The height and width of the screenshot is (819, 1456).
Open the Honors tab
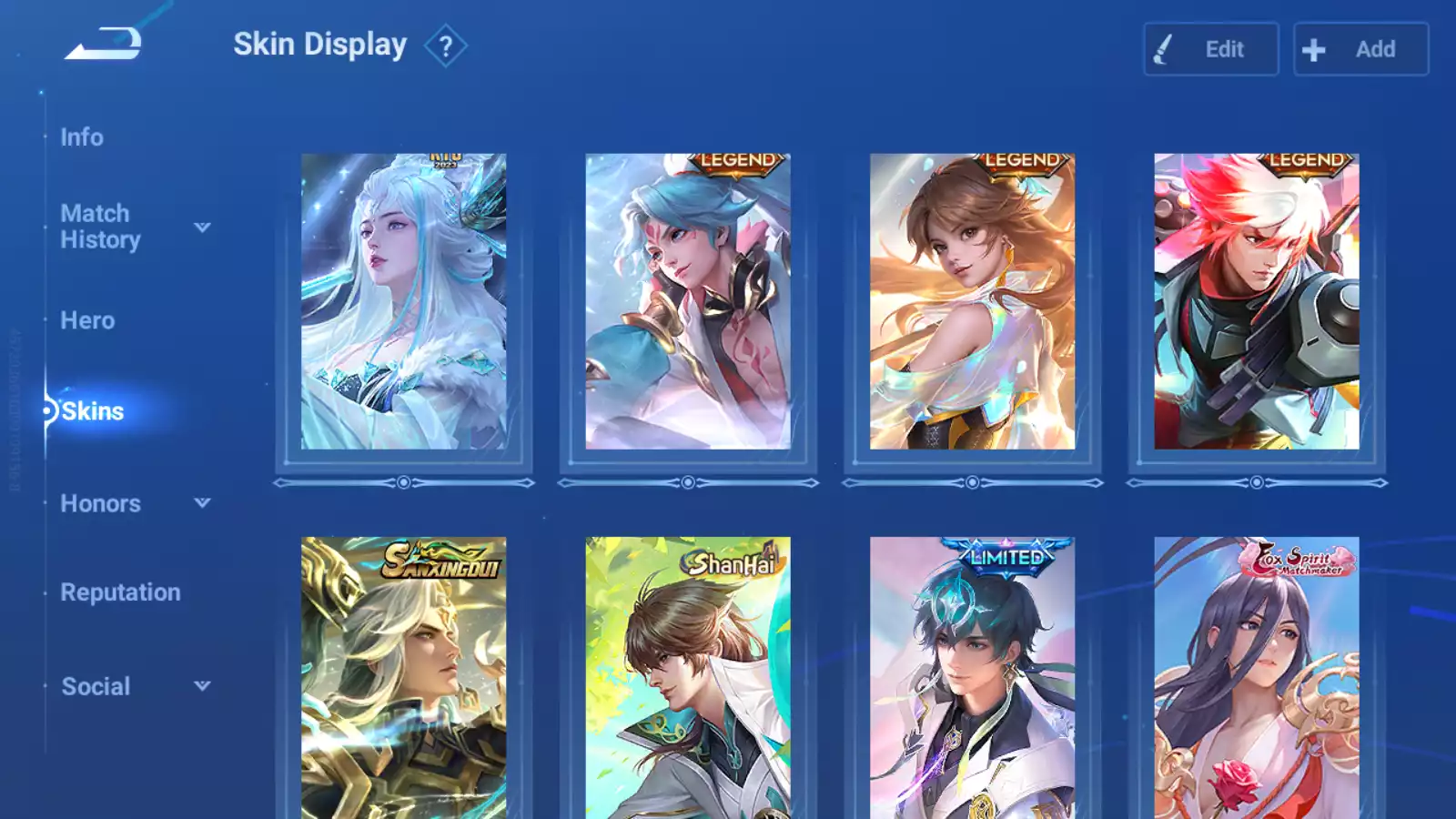[100, 503]
